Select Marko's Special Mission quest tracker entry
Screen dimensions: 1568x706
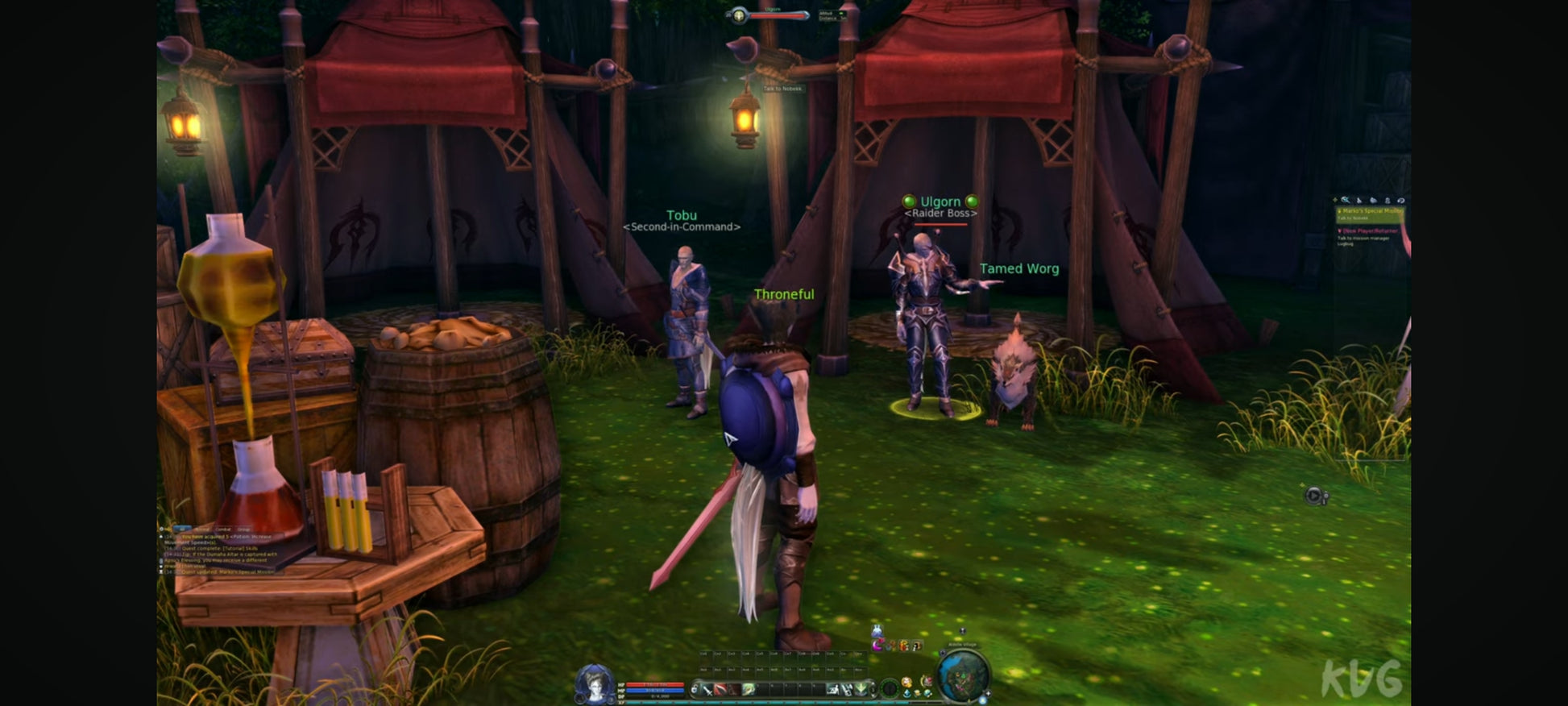click(x=1370, y=211)
